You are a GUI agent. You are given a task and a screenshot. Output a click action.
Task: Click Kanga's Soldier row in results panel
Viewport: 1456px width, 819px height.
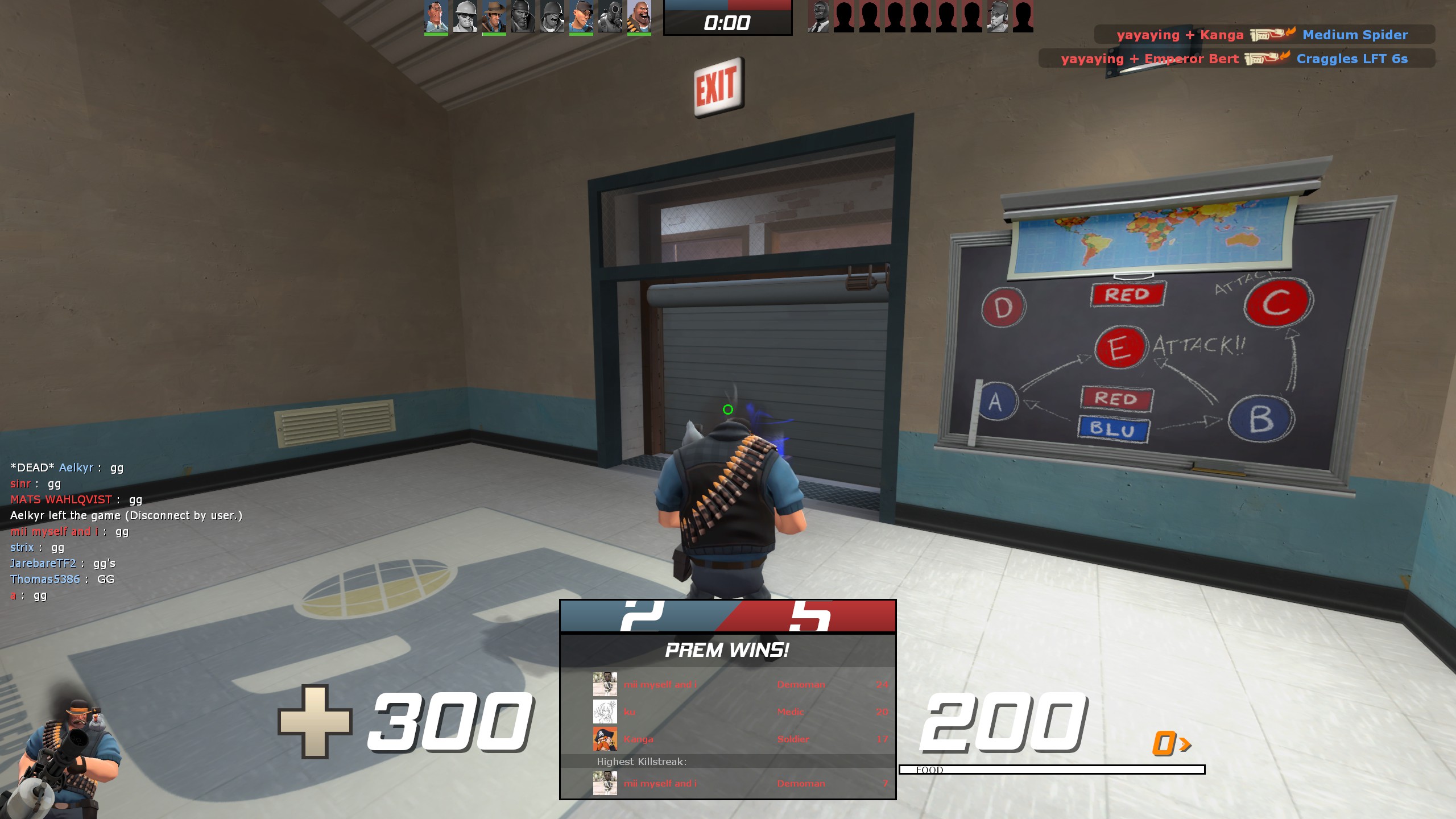[739, 739]
